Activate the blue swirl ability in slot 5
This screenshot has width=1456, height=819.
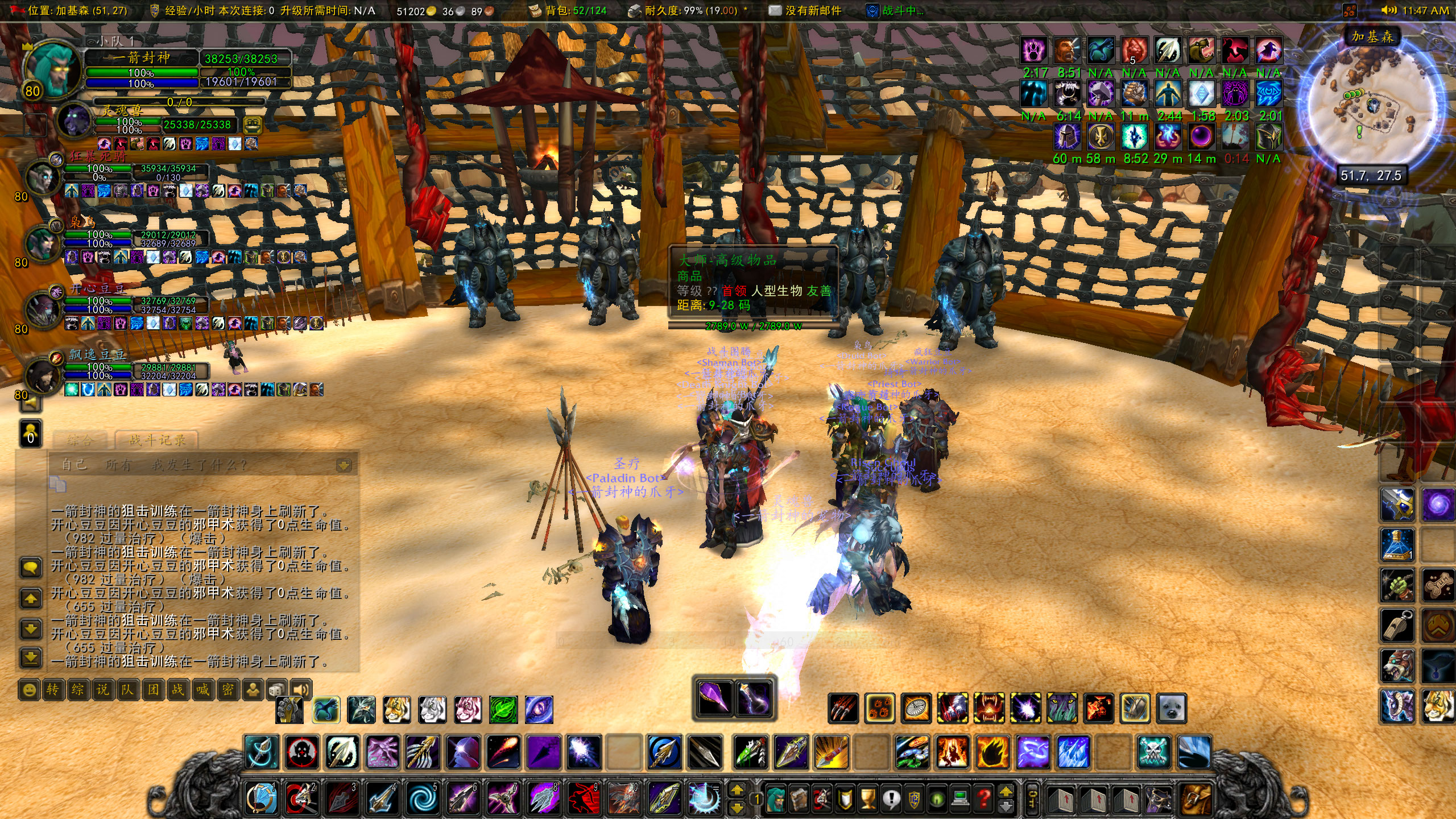click(423, 799)
